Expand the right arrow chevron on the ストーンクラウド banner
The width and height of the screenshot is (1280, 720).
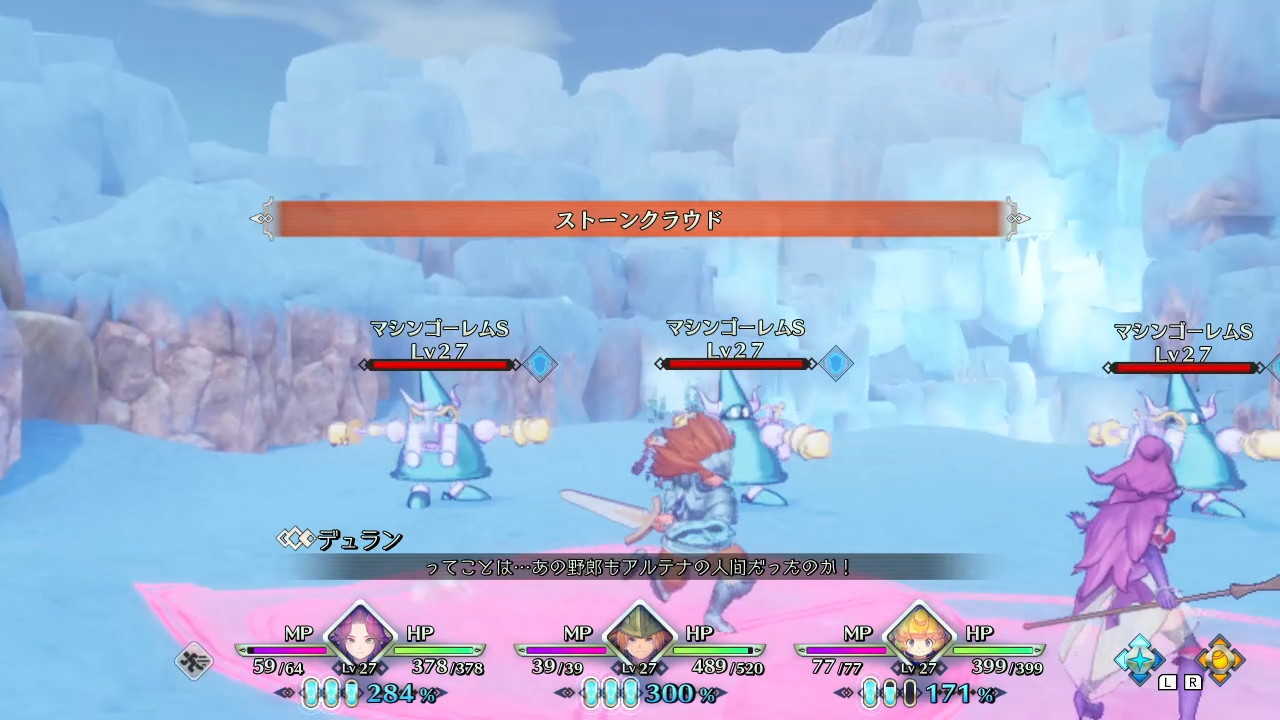coord(1017,217)
